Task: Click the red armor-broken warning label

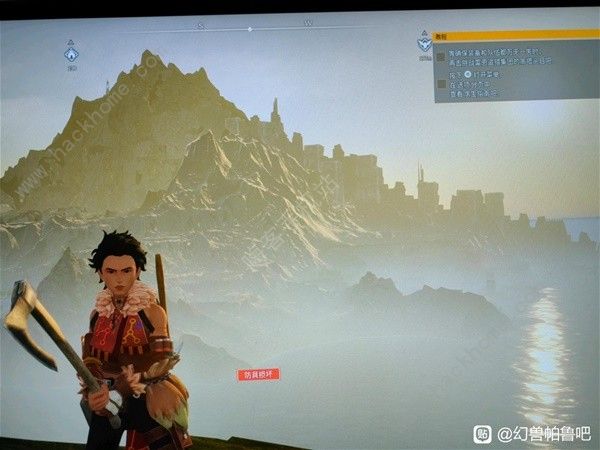Action: [x=258, y=374]
